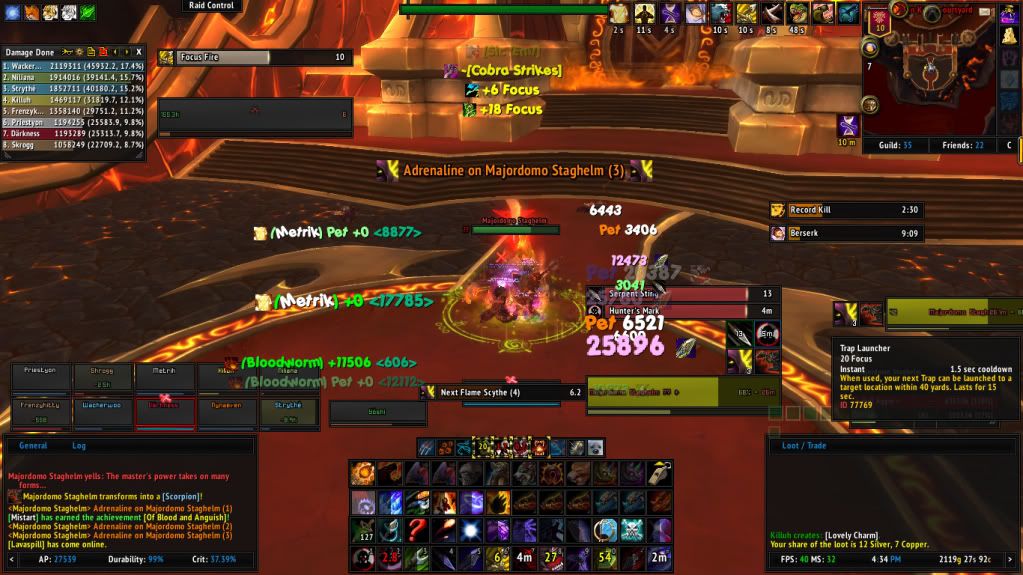Use the skull and crossbones action slot
The image size is (1023, 575).
click(631, 530)
